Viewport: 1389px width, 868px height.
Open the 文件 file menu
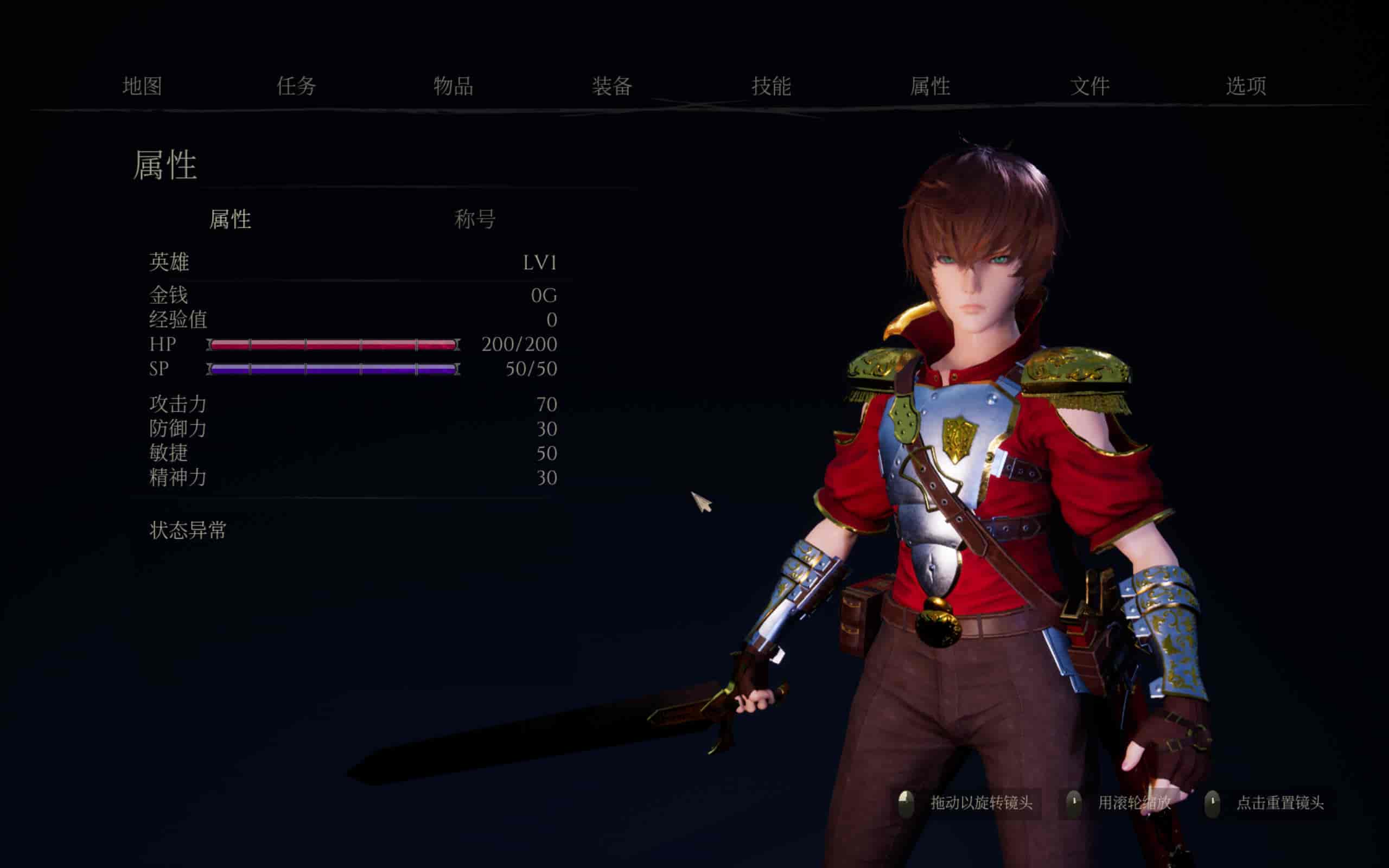pyautogui.click(x=1089, y=86)
